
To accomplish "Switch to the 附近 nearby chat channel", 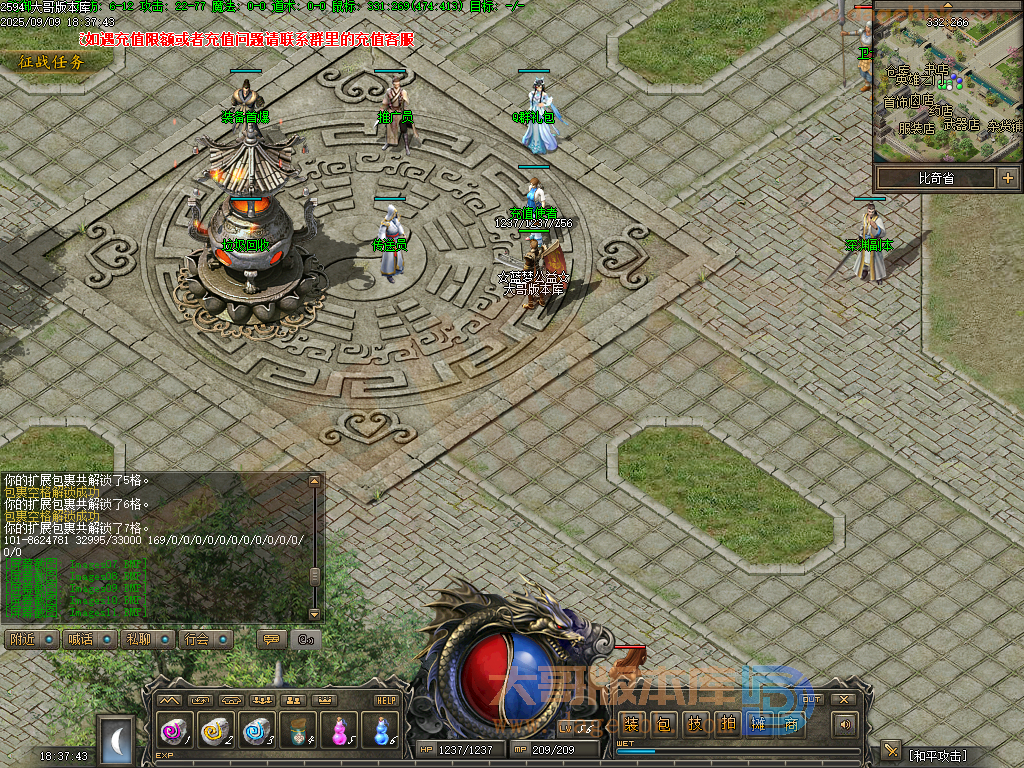I will (31, 640).
